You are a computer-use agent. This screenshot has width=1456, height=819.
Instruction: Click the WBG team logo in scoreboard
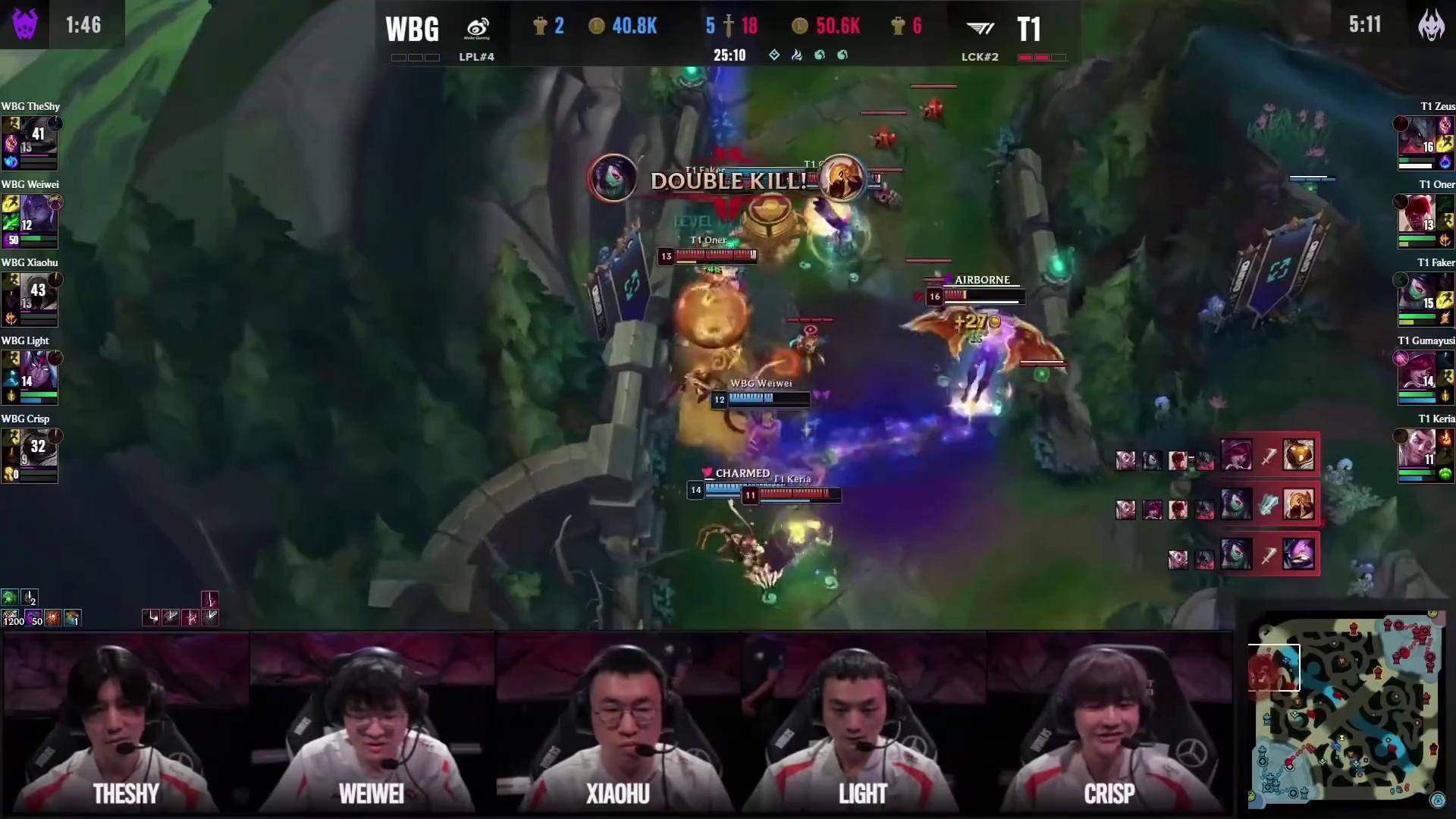[478, 29]
